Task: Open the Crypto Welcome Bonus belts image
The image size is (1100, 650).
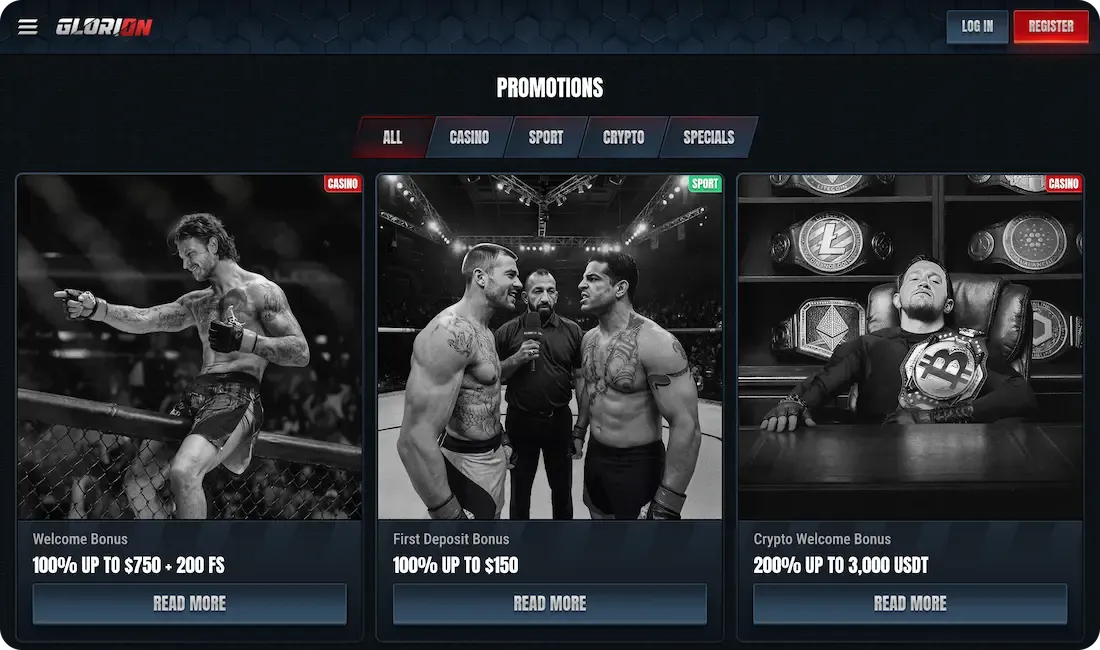Action: pos(910,347)
